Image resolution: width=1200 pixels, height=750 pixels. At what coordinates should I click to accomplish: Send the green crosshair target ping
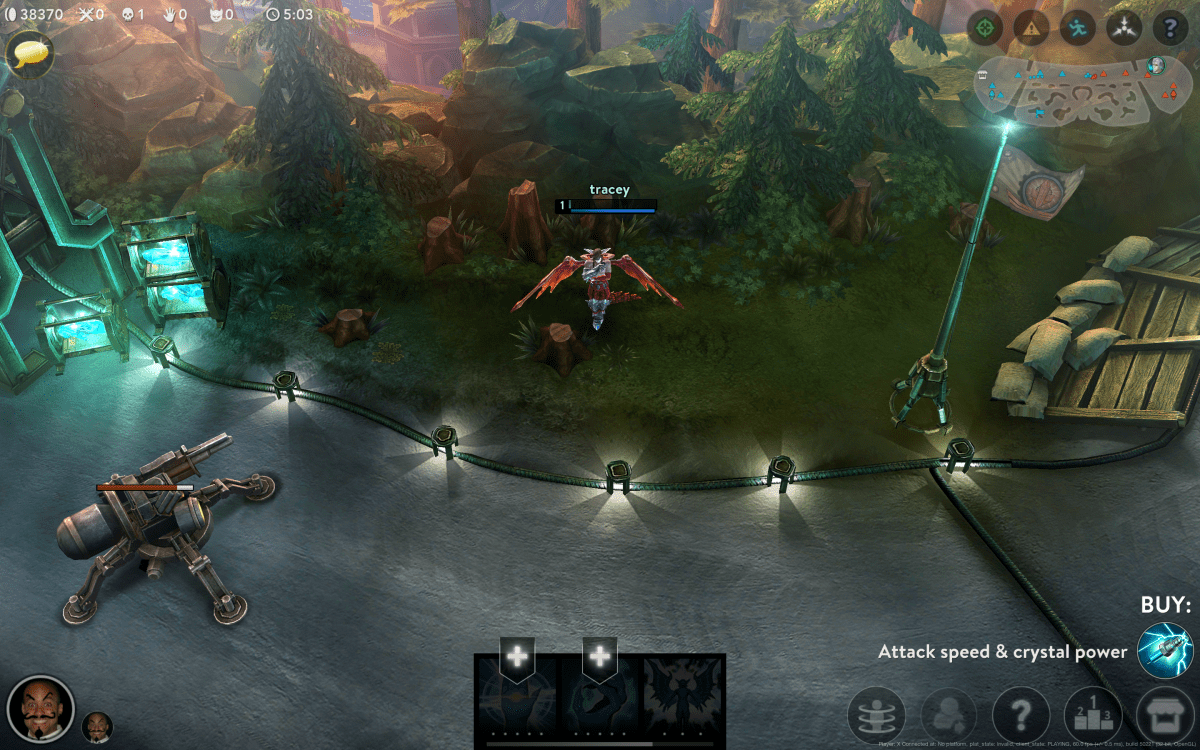coord(986,28)
